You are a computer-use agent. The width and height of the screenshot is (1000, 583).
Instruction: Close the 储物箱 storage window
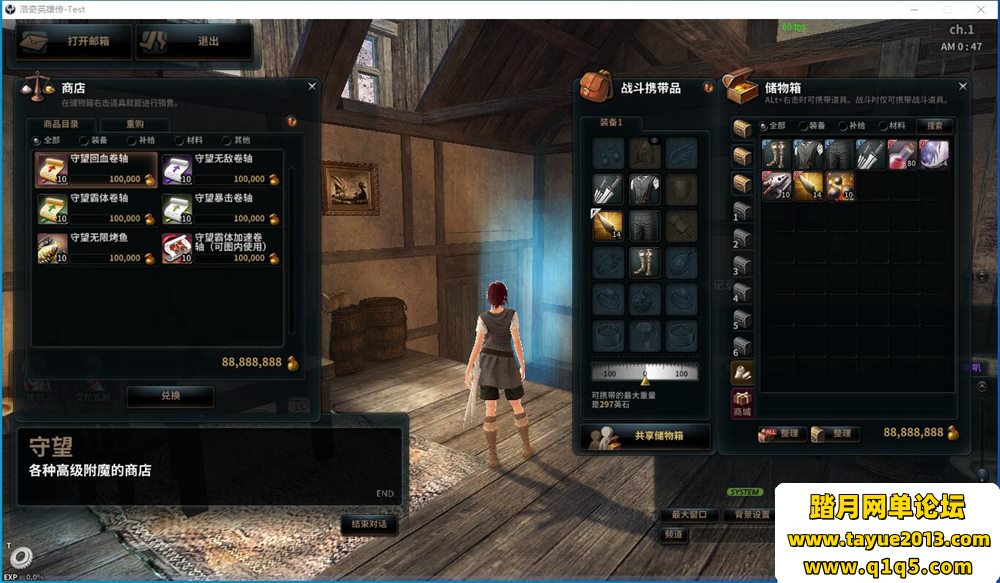click(x=963, y=87)
